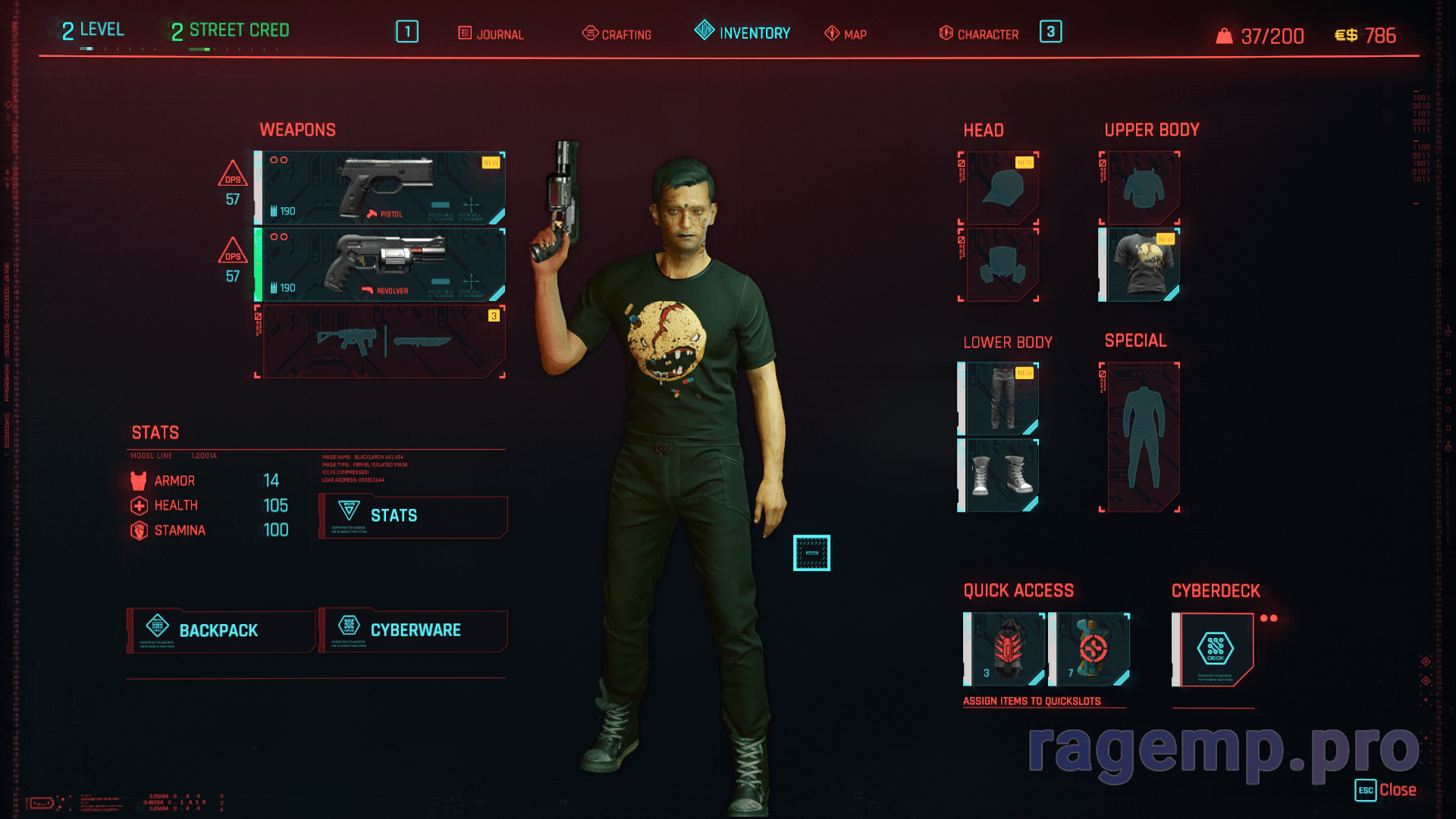Click the empty Special outfit slot
The width and height of the screenshot is (1456, 819).
click(1143, 438)
